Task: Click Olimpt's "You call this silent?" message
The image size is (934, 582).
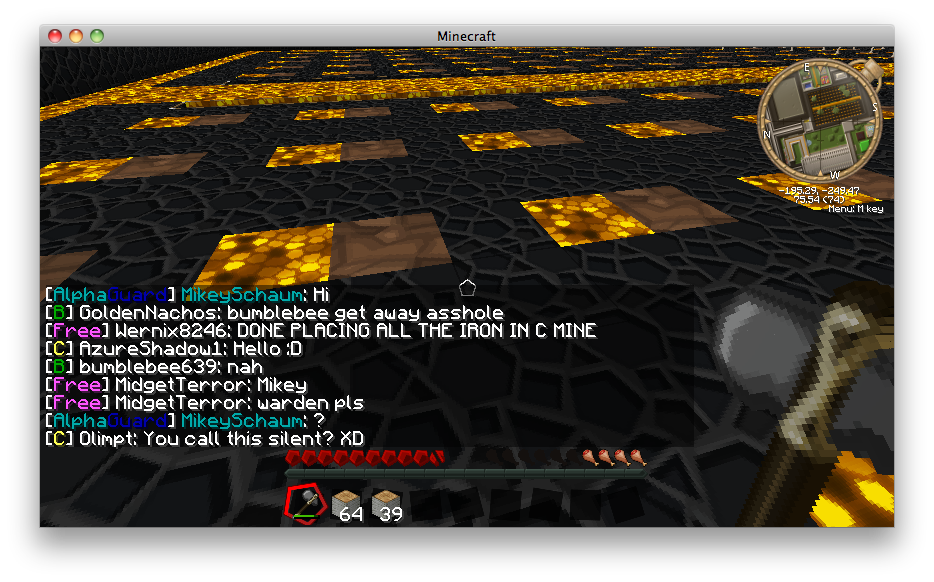Action: (204, 438)
